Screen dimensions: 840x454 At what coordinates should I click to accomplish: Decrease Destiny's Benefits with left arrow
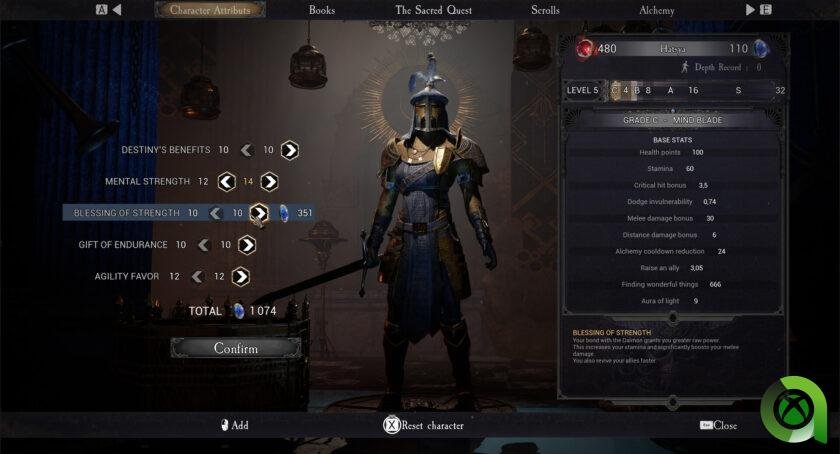pyautogui.click(x=246, y=150)
